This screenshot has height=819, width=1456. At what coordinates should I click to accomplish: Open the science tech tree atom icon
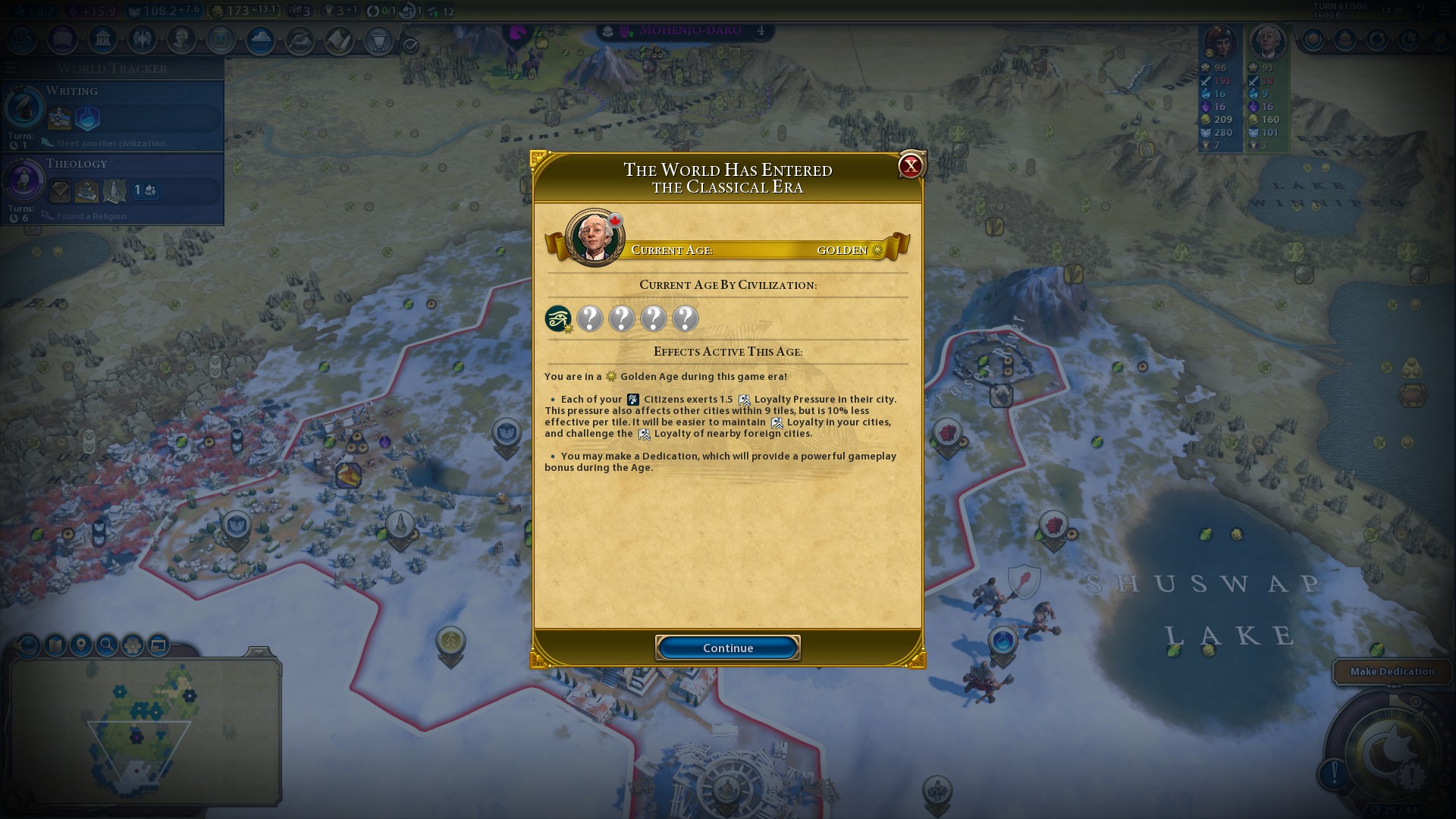coord(22,39)
